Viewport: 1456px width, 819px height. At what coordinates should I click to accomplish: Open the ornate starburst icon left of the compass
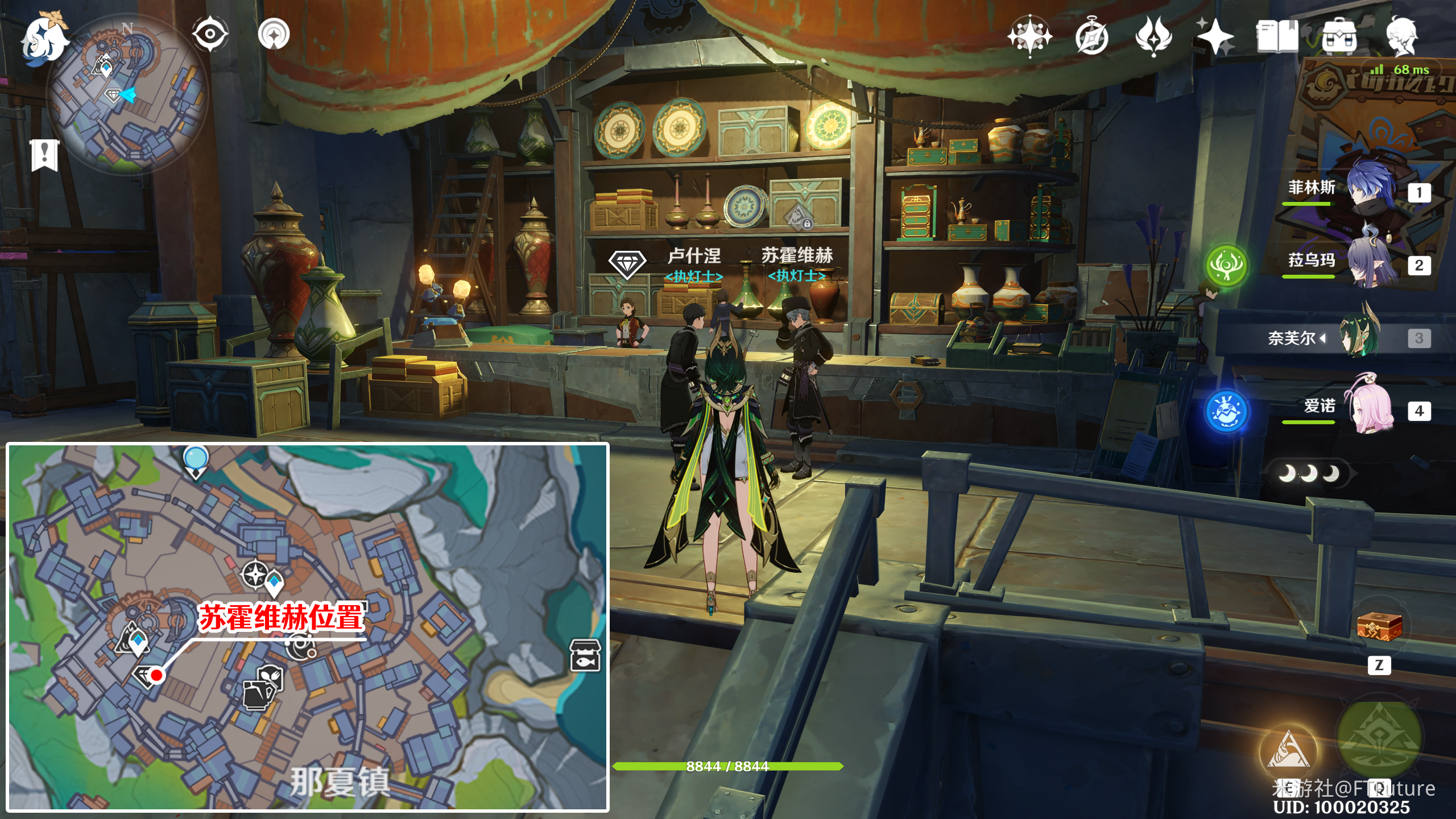tap(1029, 36)
